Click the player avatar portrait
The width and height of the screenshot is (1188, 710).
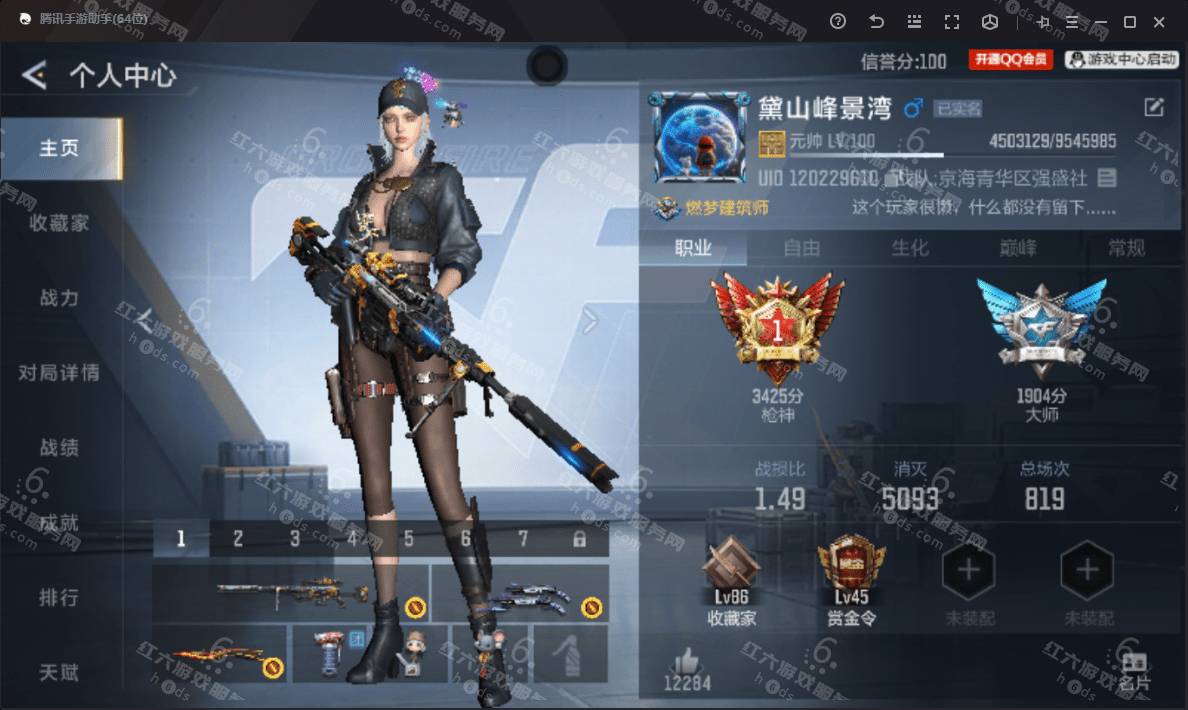(698, 138)
